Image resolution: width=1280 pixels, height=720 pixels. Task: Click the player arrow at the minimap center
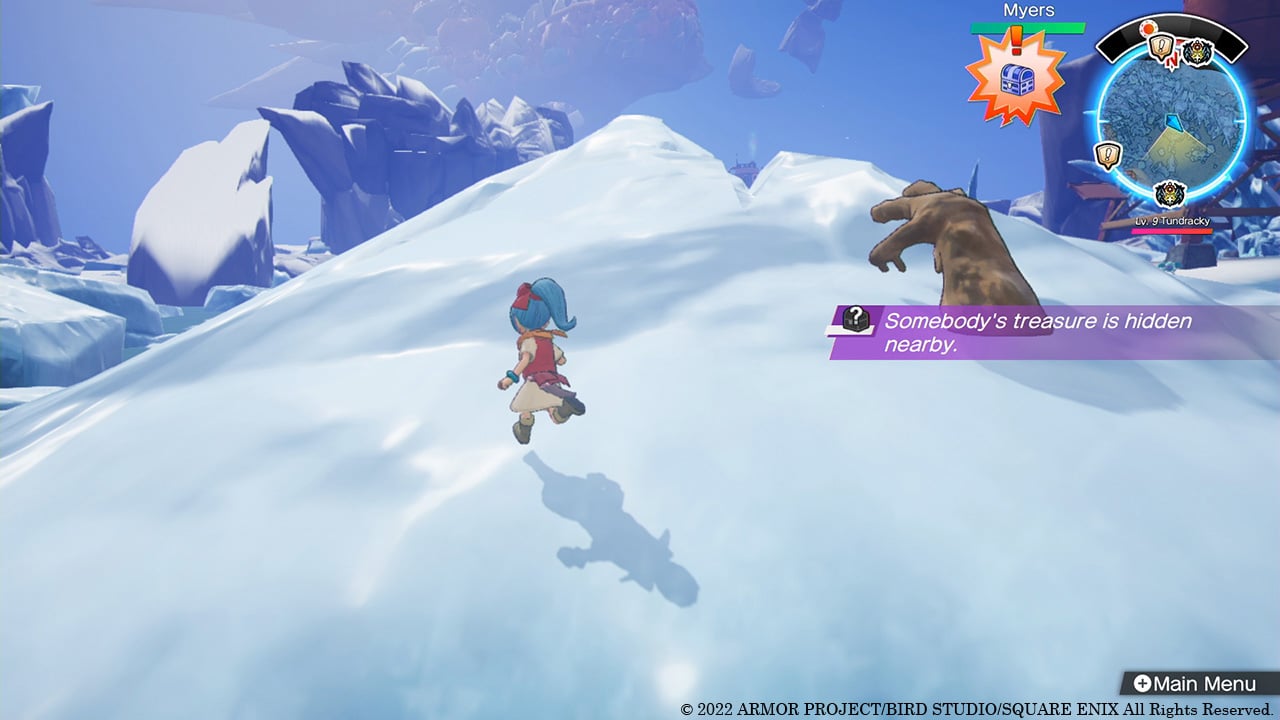(1172, 122)
